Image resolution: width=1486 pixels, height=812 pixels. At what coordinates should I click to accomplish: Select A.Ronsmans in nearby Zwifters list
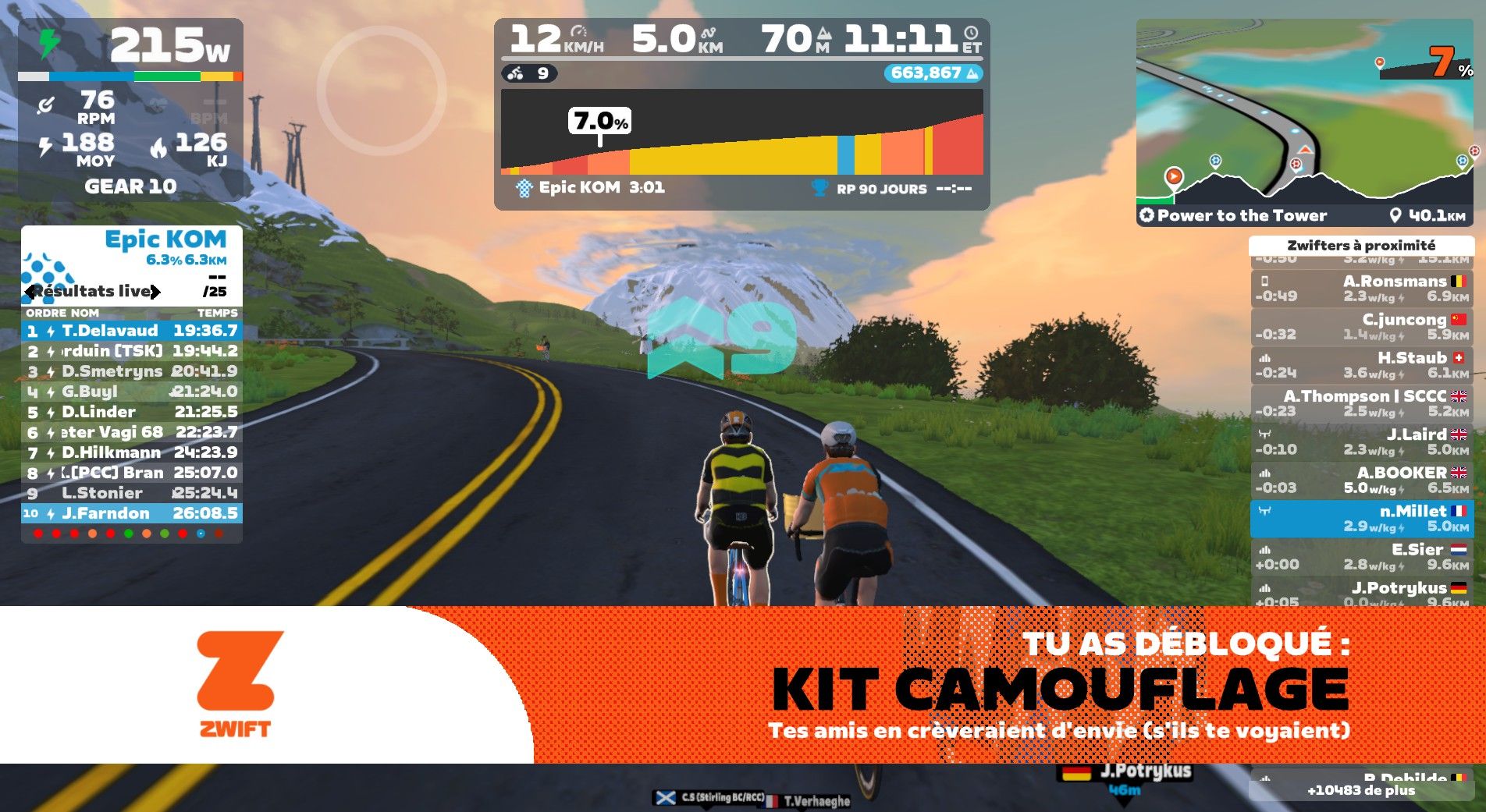point(1361,289)
